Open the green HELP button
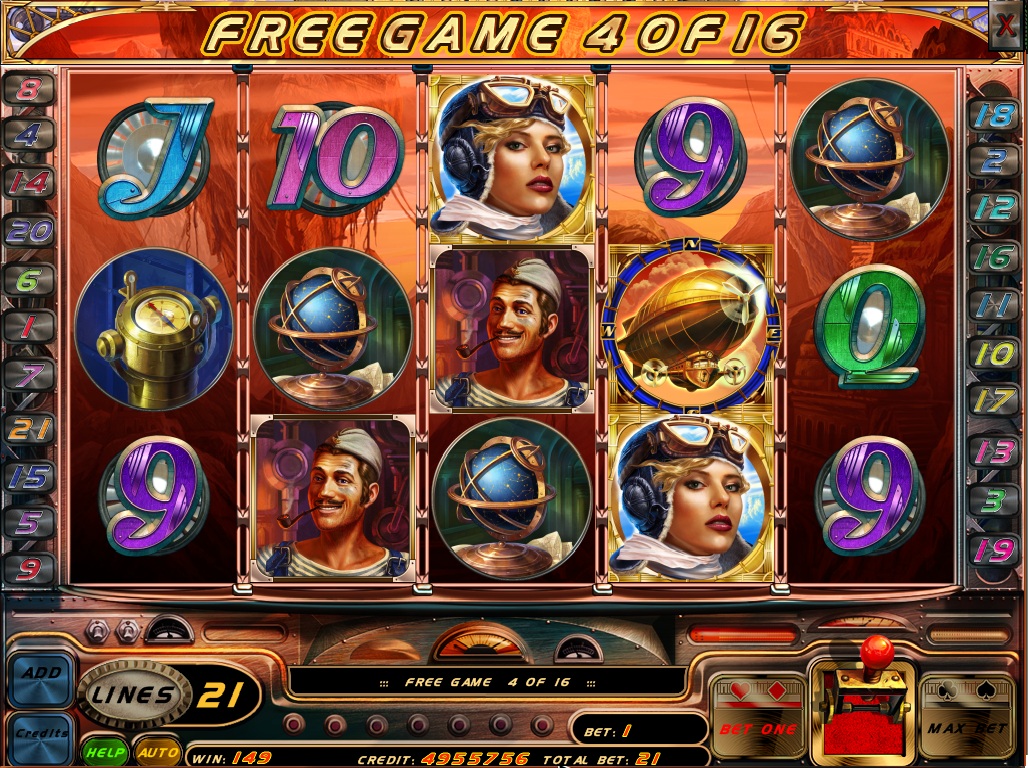 [105, 751]
